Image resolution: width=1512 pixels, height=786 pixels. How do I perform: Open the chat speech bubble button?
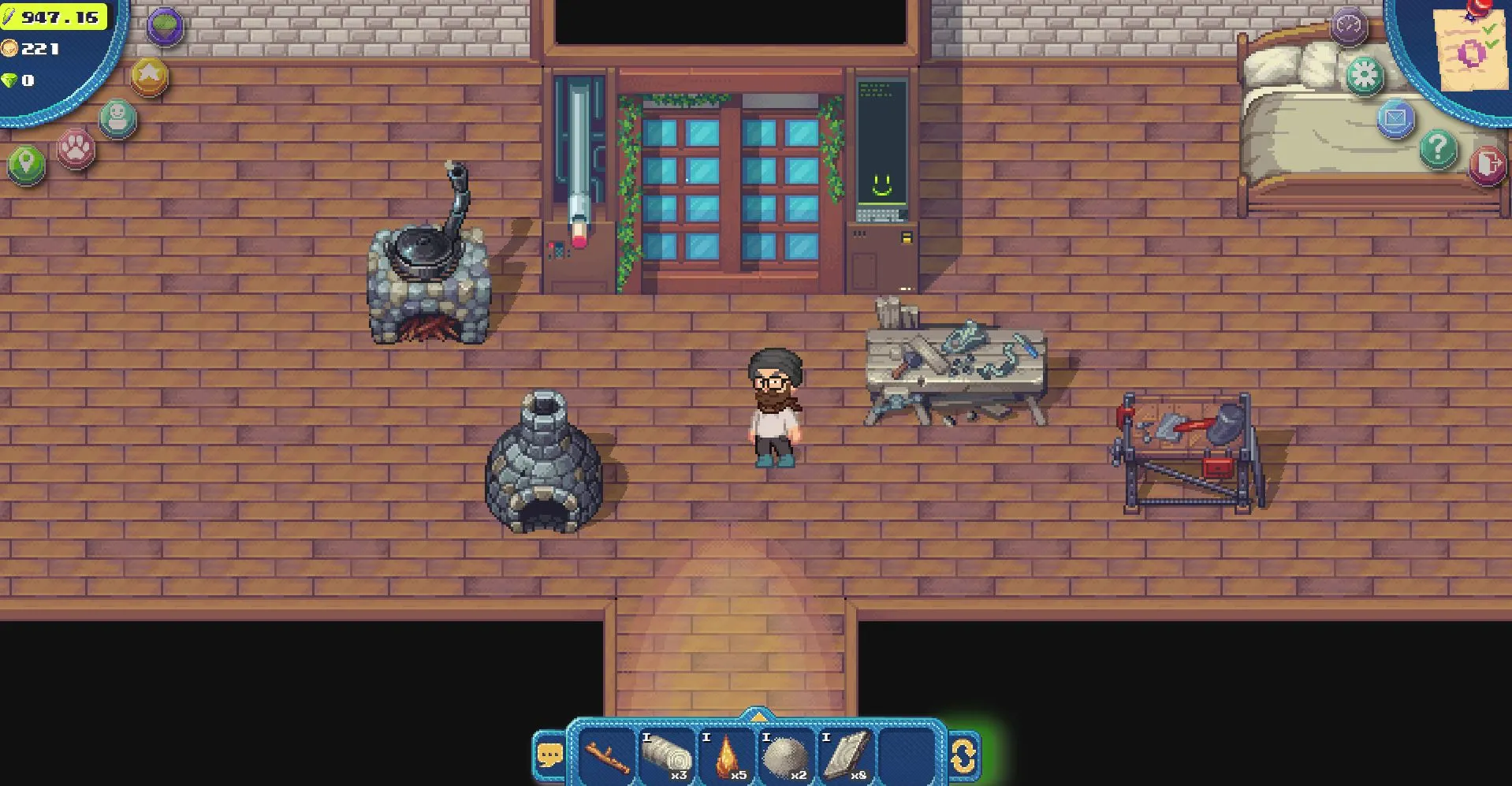point(549,755)
